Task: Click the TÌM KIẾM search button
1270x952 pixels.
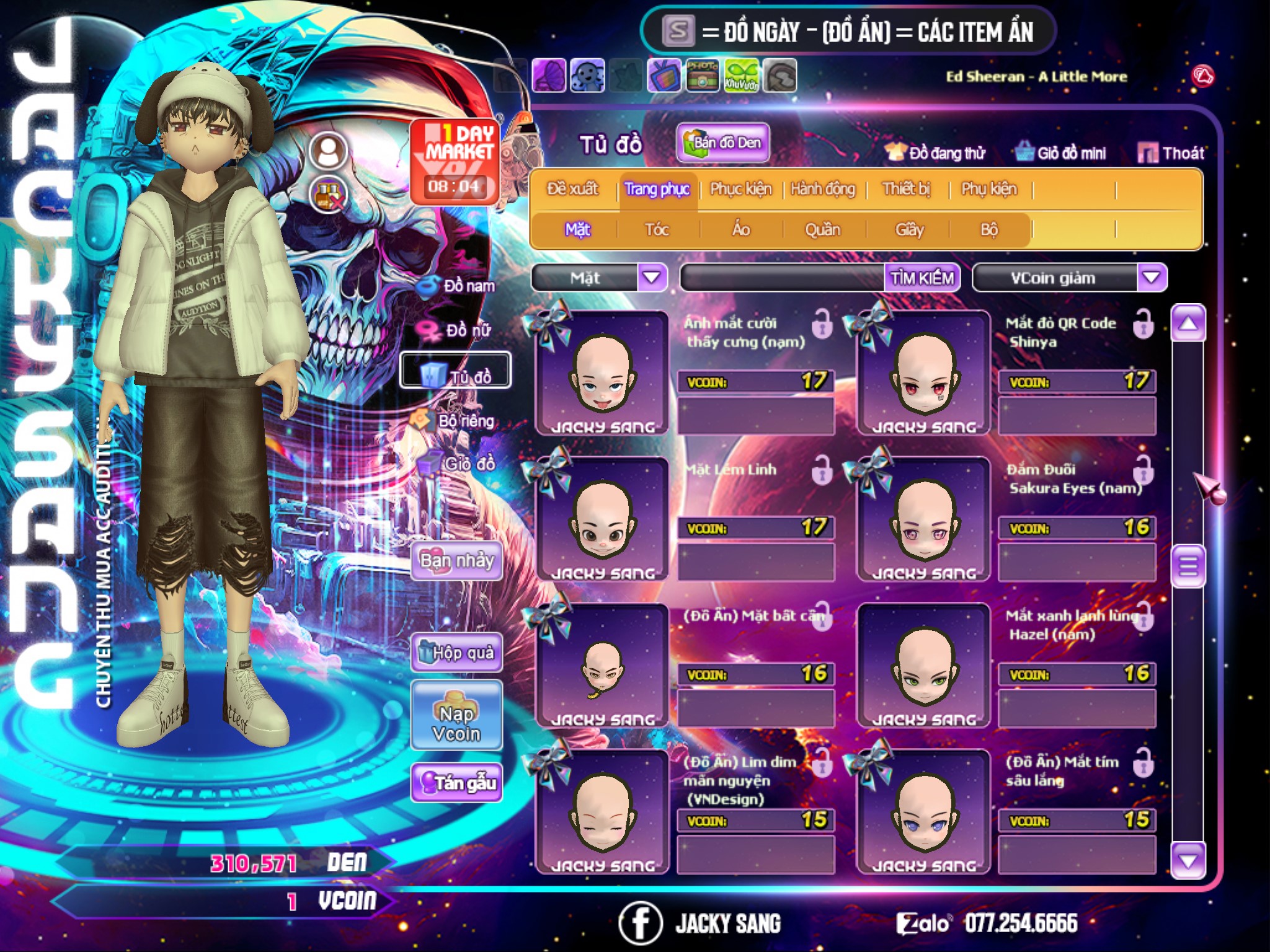Action: click(921, 278)
